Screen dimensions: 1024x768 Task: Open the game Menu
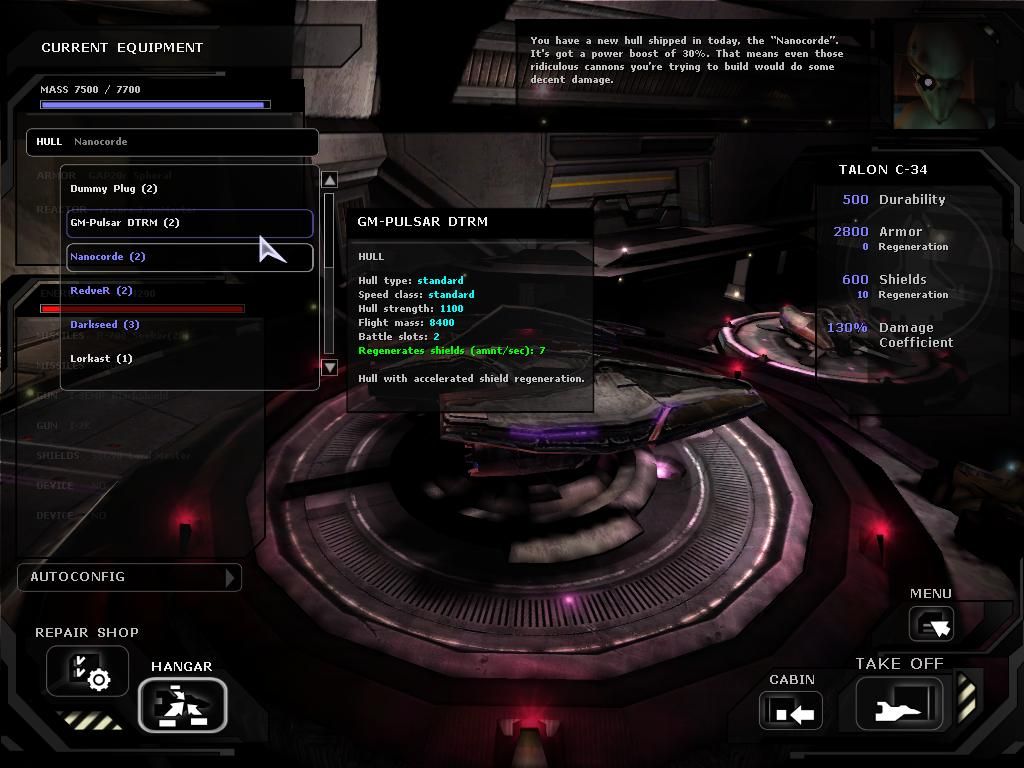[931, 624]
